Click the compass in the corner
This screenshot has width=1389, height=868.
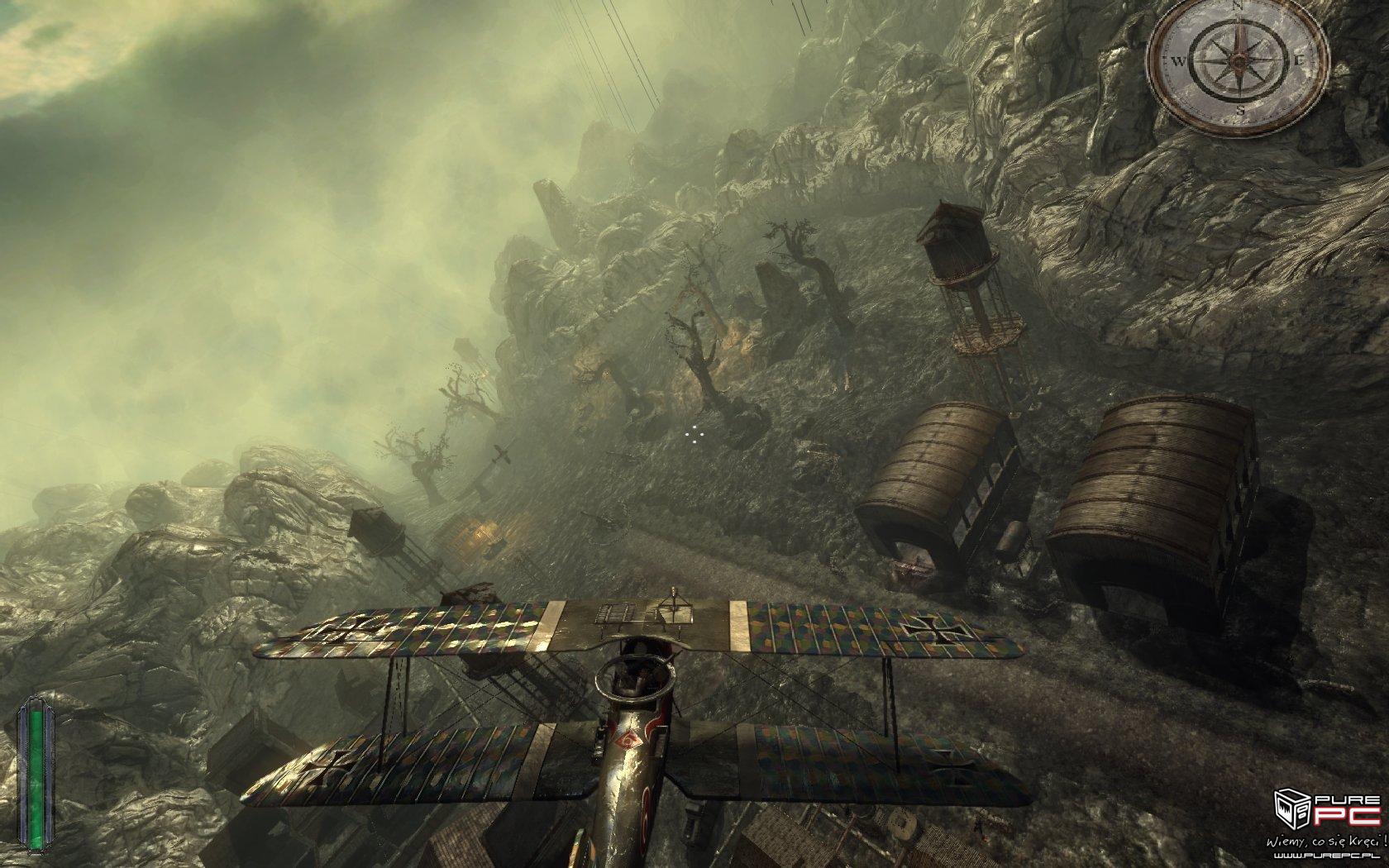tap(1238, 62)
